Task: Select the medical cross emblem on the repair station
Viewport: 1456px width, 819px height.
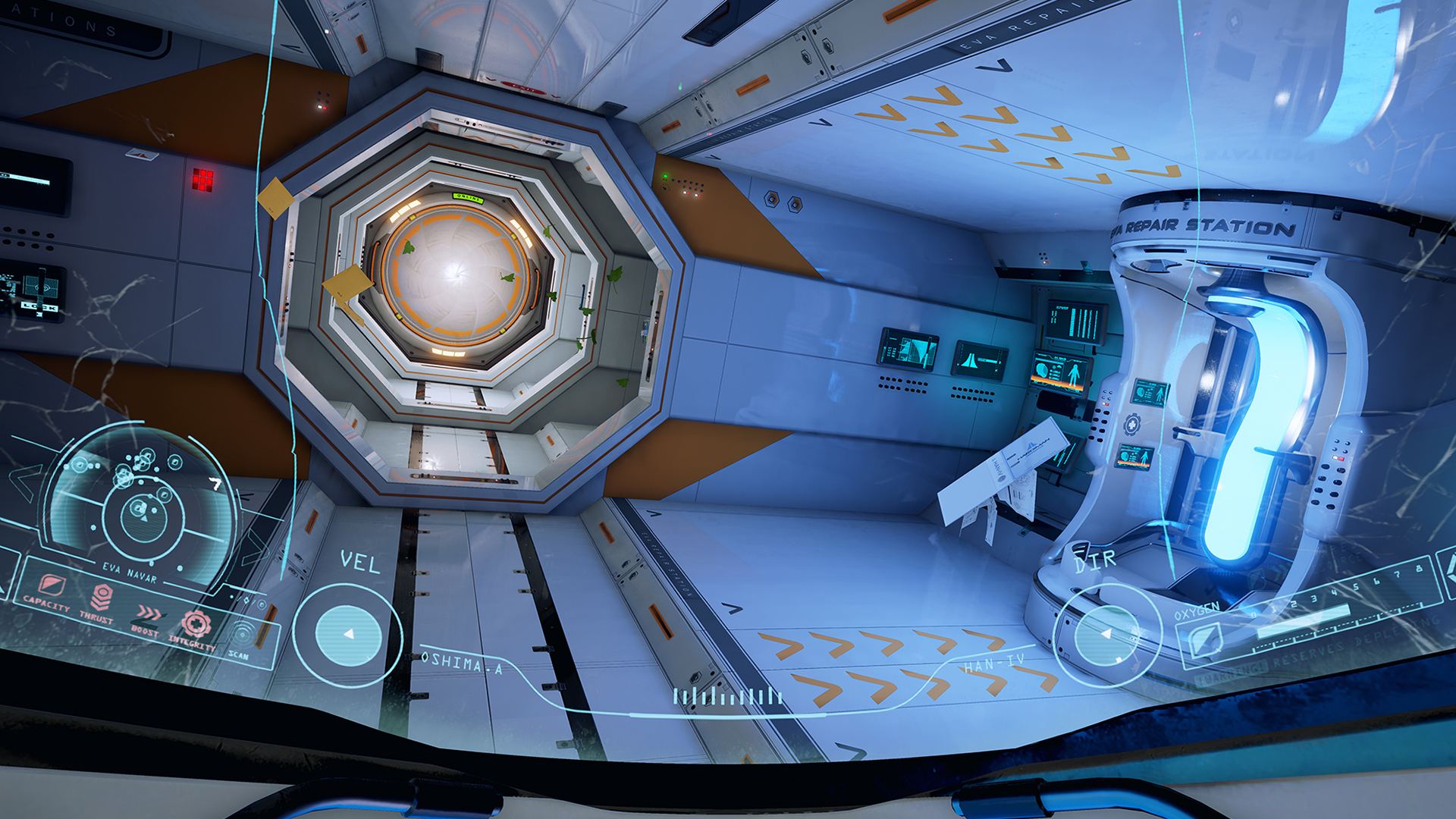Action: coord(1132,424)
